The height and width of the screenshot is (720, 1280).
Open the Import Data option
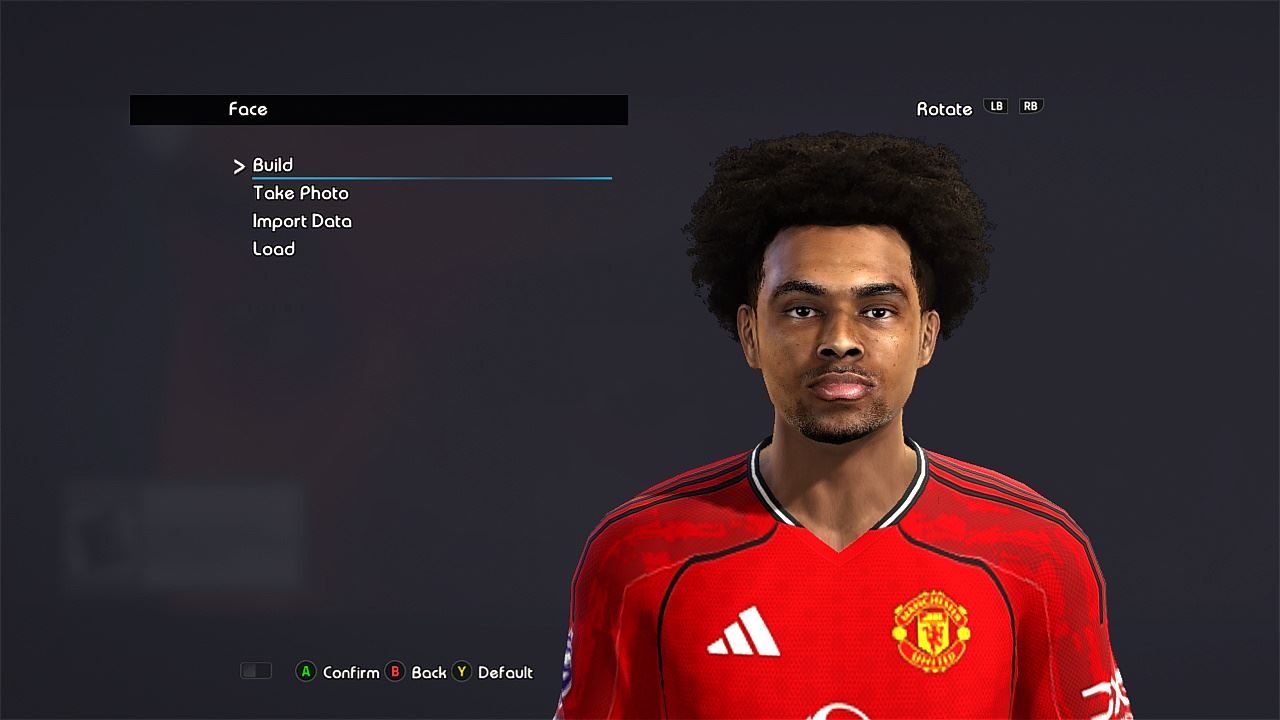[x=302, y=221]
